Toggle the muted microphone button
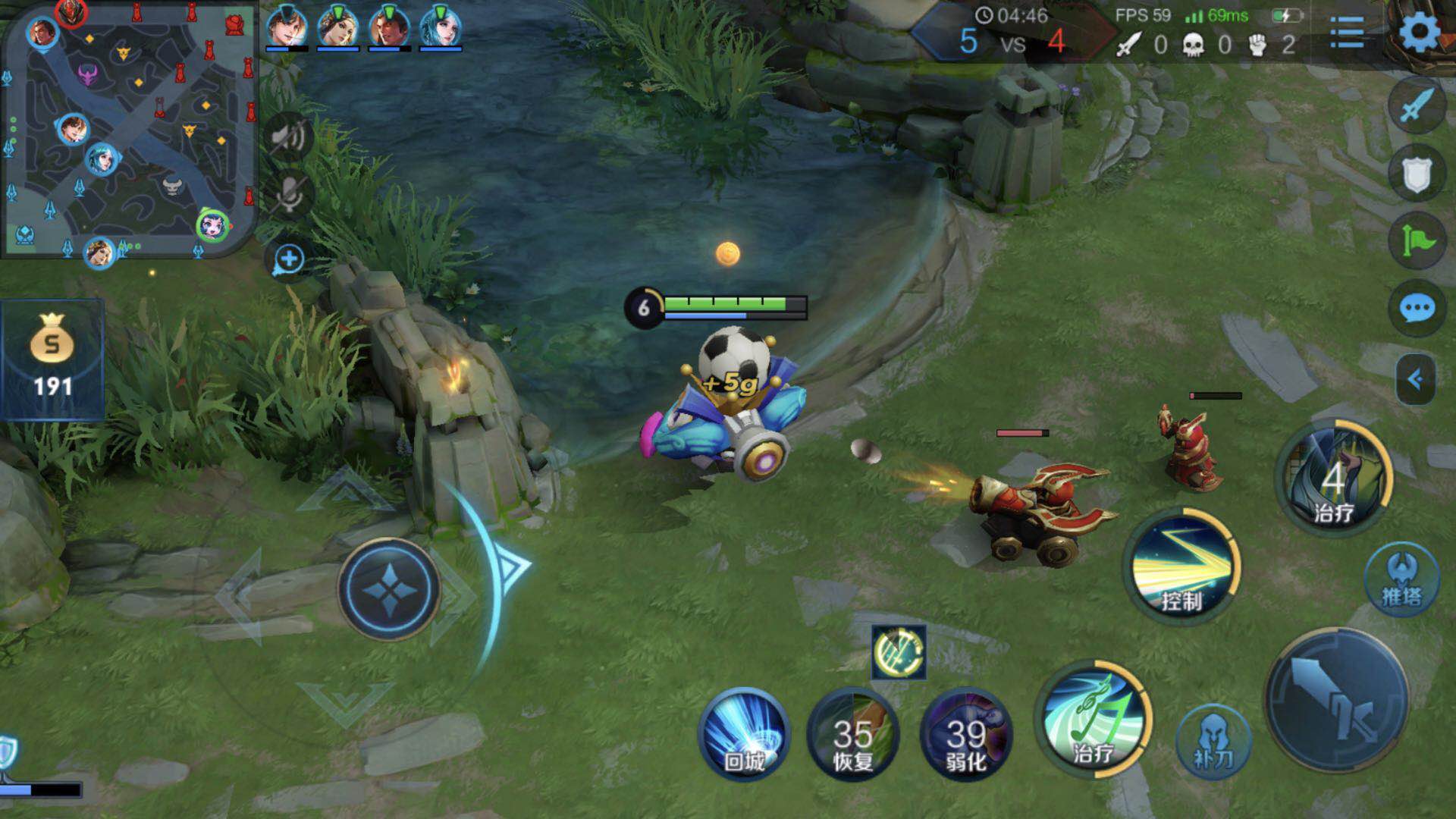The image size is (1456, 819). 288,193
